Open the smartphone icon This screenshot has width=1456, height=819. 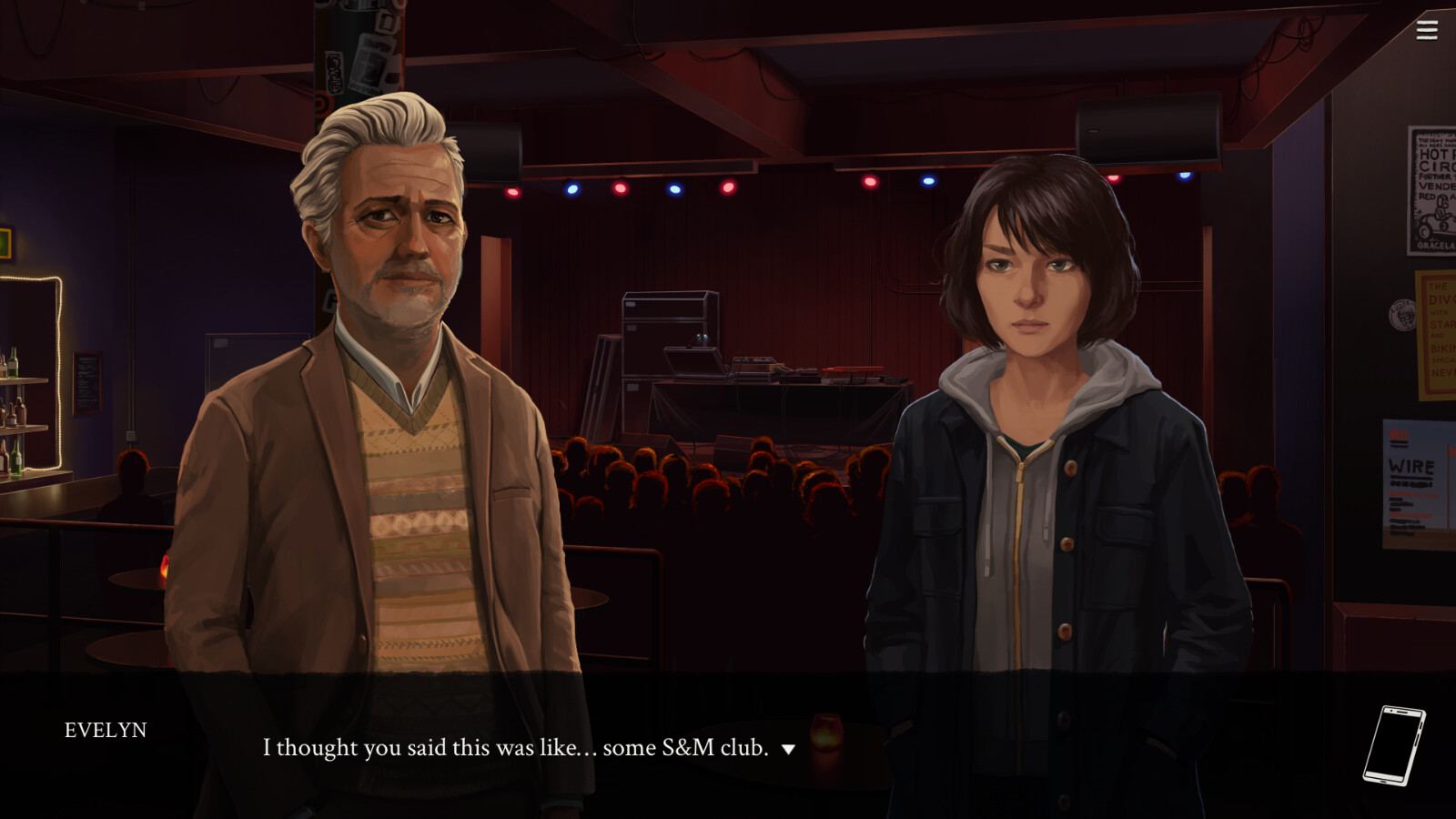tap(1393, 745)
